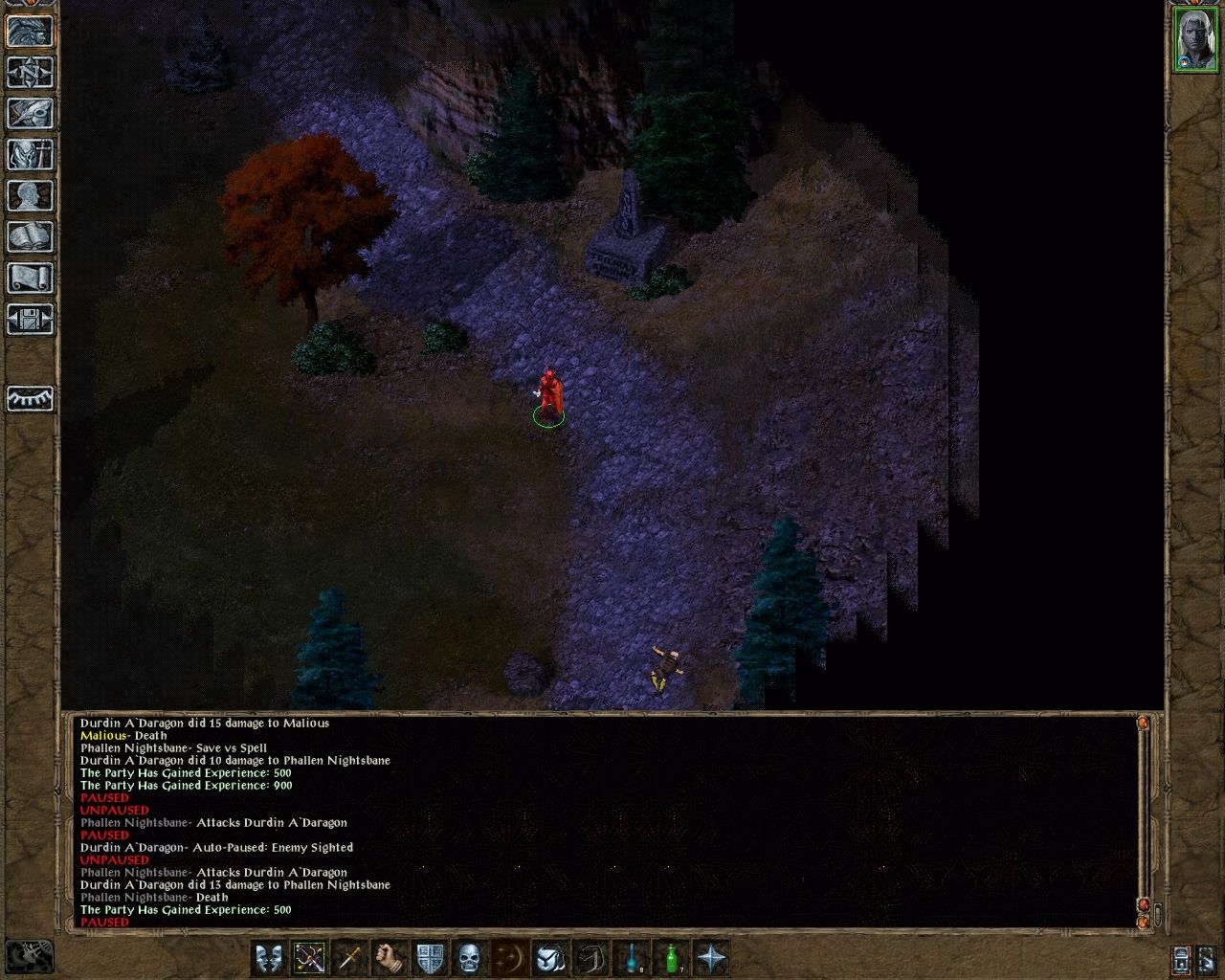
Task: Click the helmet icon on the action bar
Action: click(x=550, y=958)
